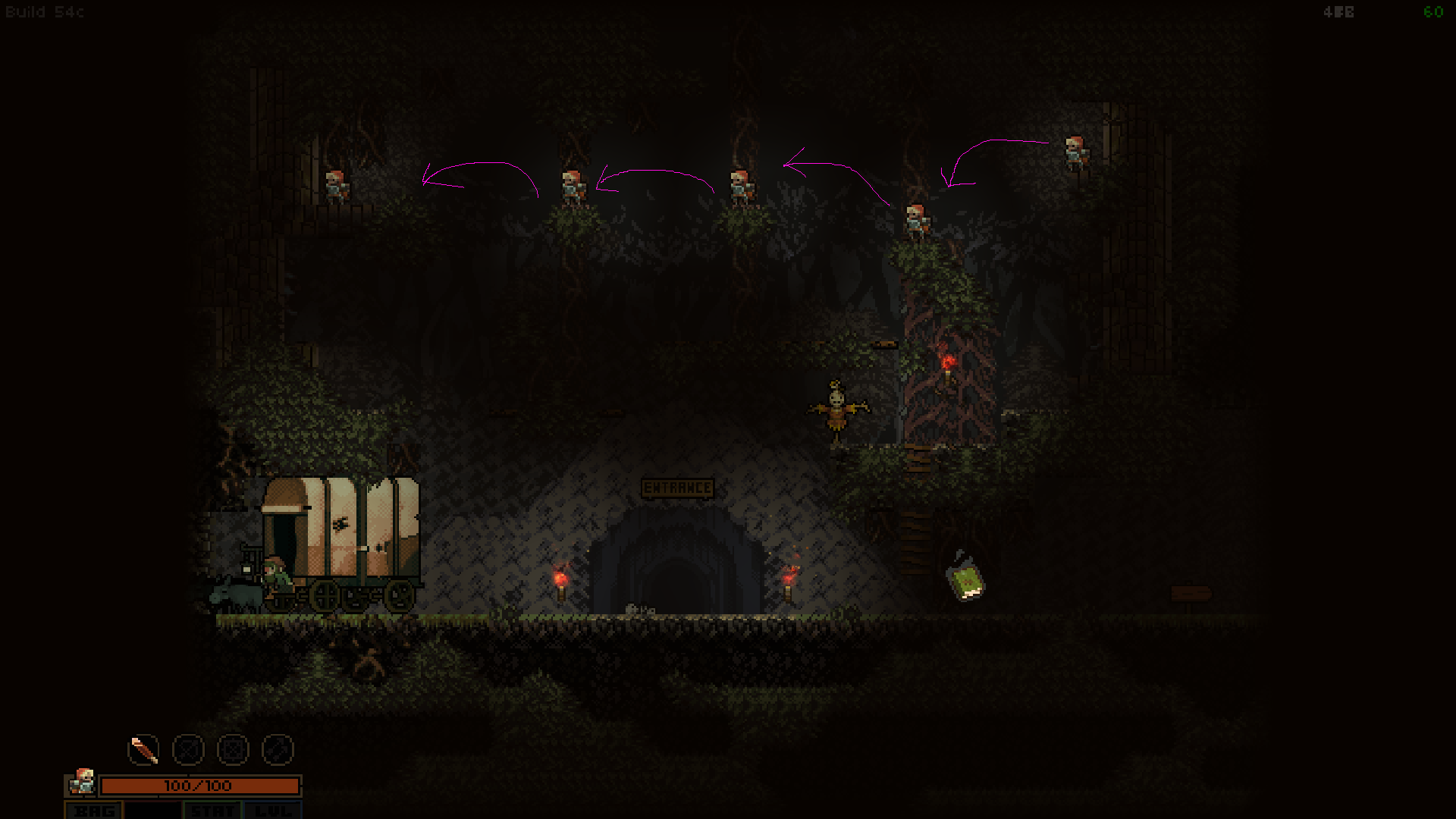The image size is (1456, 819).
Task: Select the wooden club weapon slot
Action: click(x=143, y=749)
